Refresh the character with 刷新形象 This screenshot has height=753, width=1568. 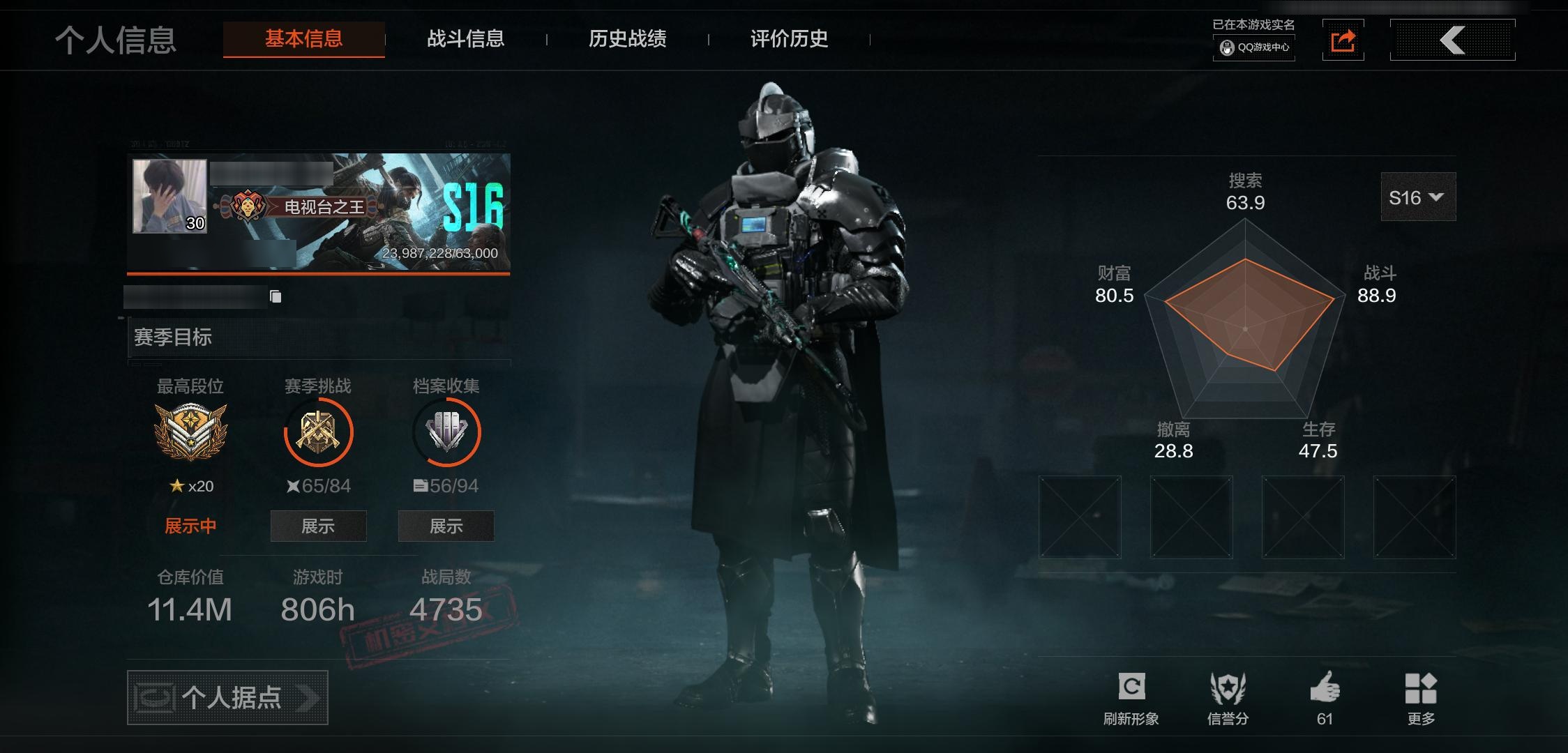point(1131,698)
